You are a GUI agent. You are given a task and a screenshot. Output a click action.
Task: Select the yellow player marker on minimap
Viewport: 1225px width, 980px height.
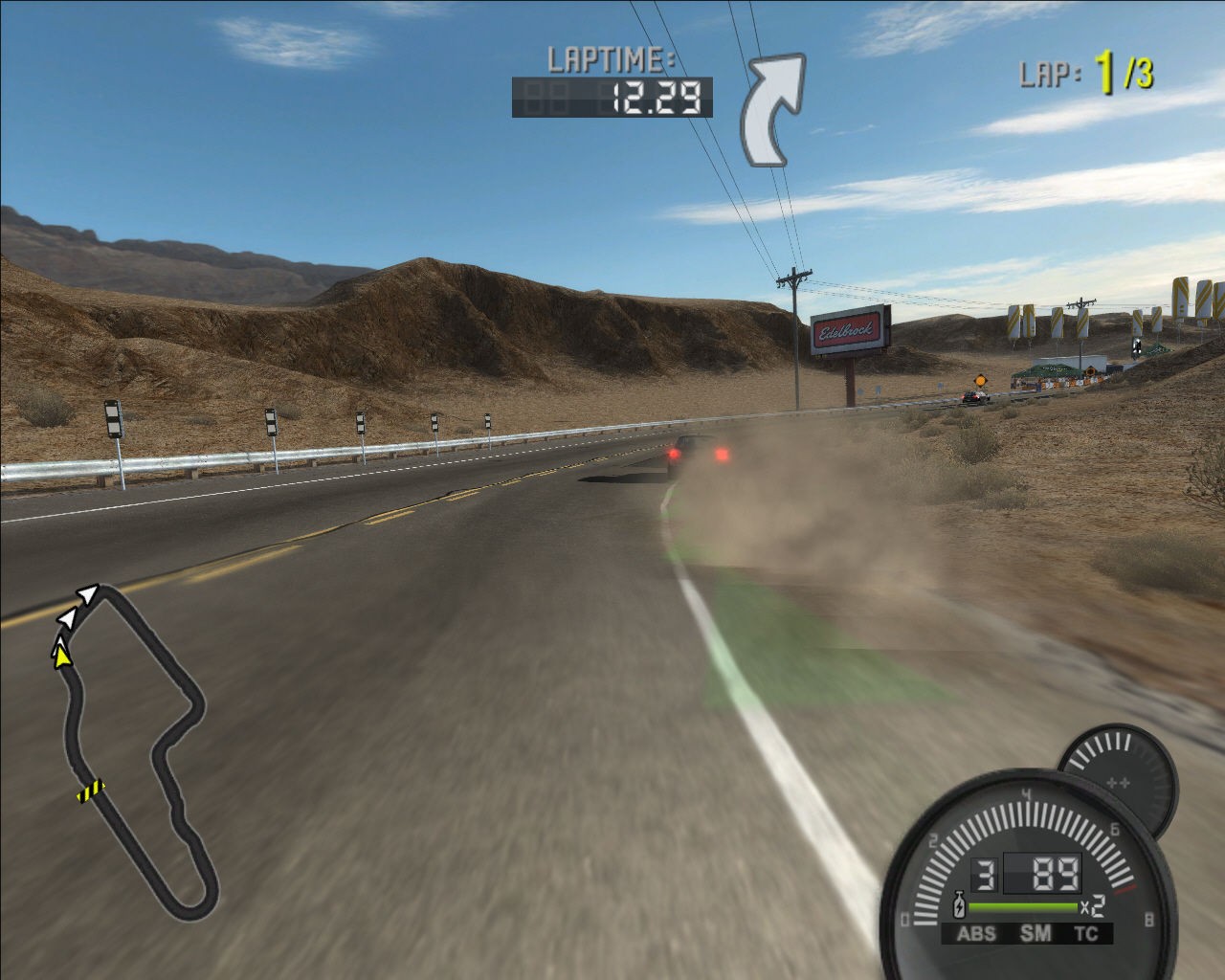(x=62, y=655)
